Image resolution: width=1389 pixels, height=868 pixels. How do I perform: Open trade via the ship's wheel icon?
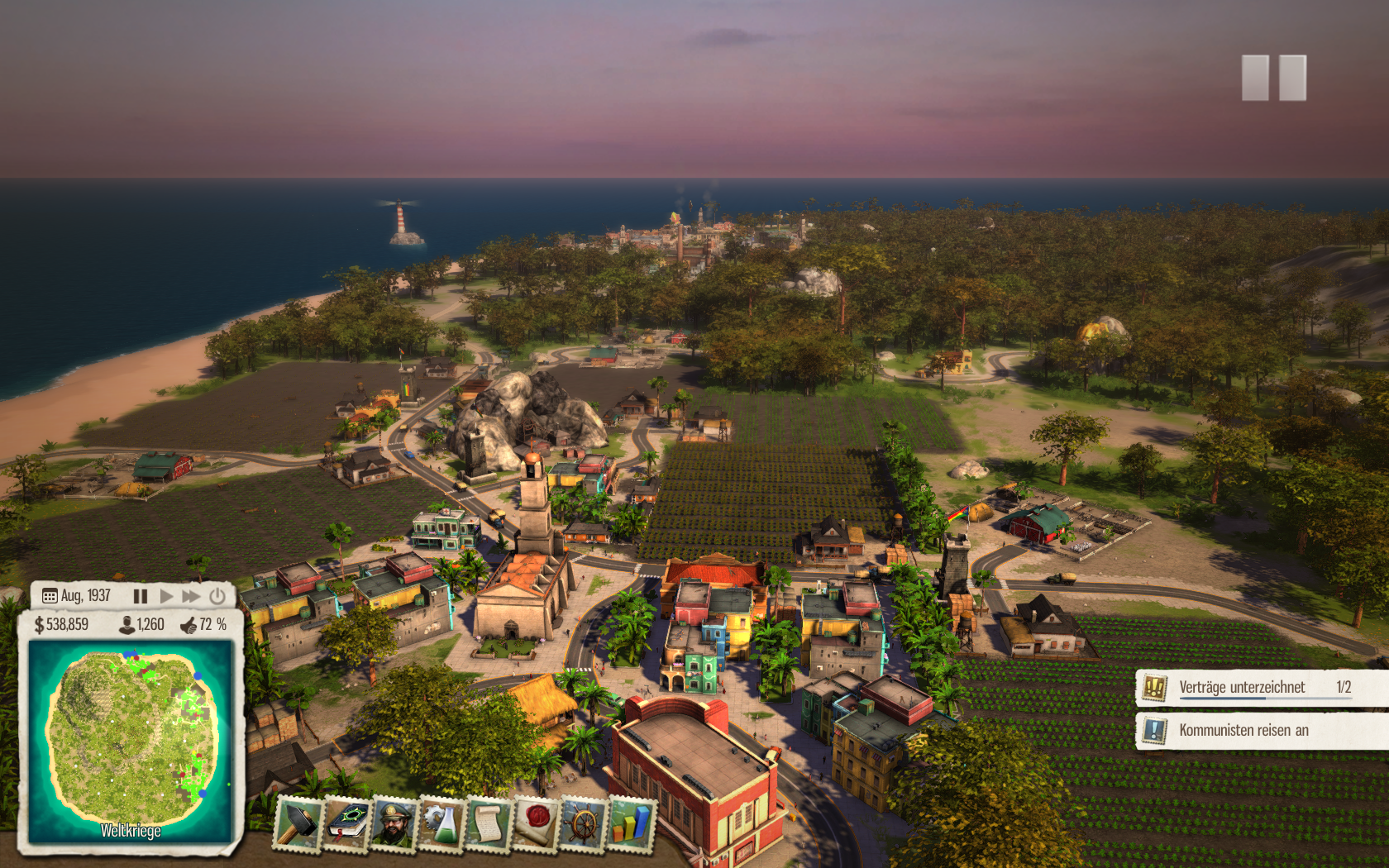[x=583, y=823]
